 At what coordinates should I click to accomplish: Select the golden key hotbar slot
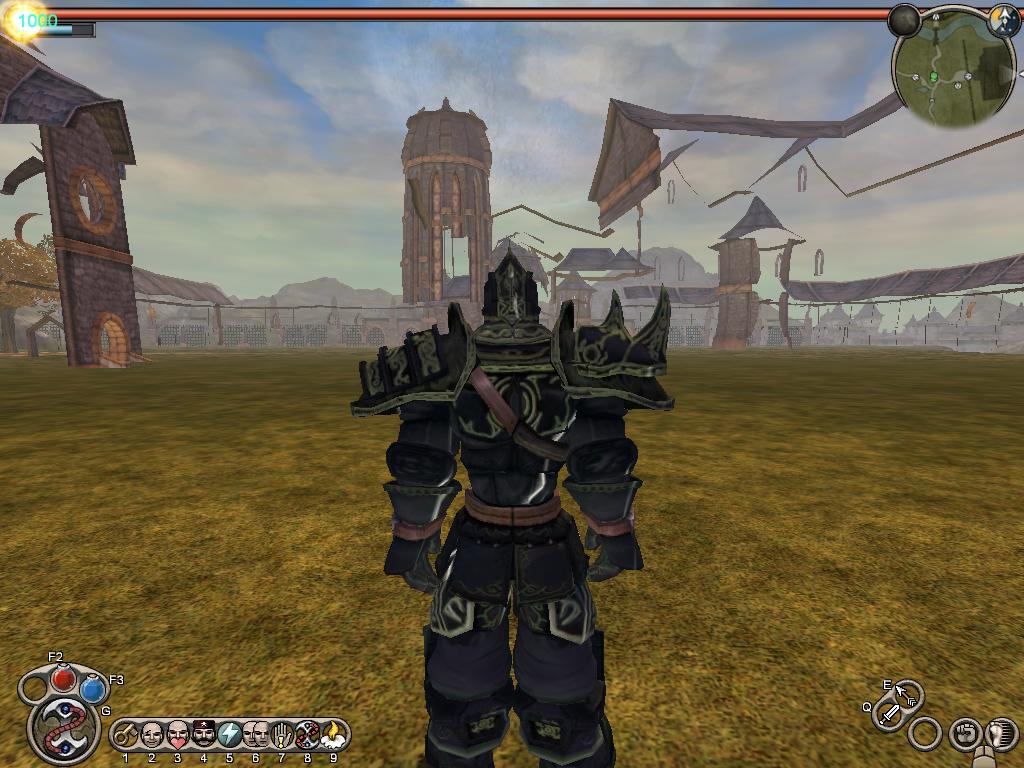click(126, 735)
